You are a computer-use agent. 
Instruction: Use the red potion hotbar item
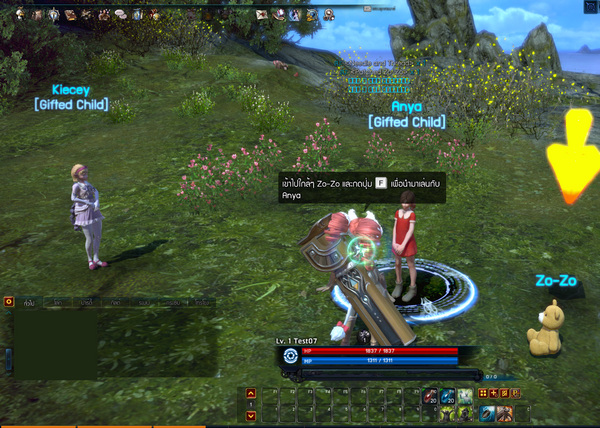coord(433,395)
